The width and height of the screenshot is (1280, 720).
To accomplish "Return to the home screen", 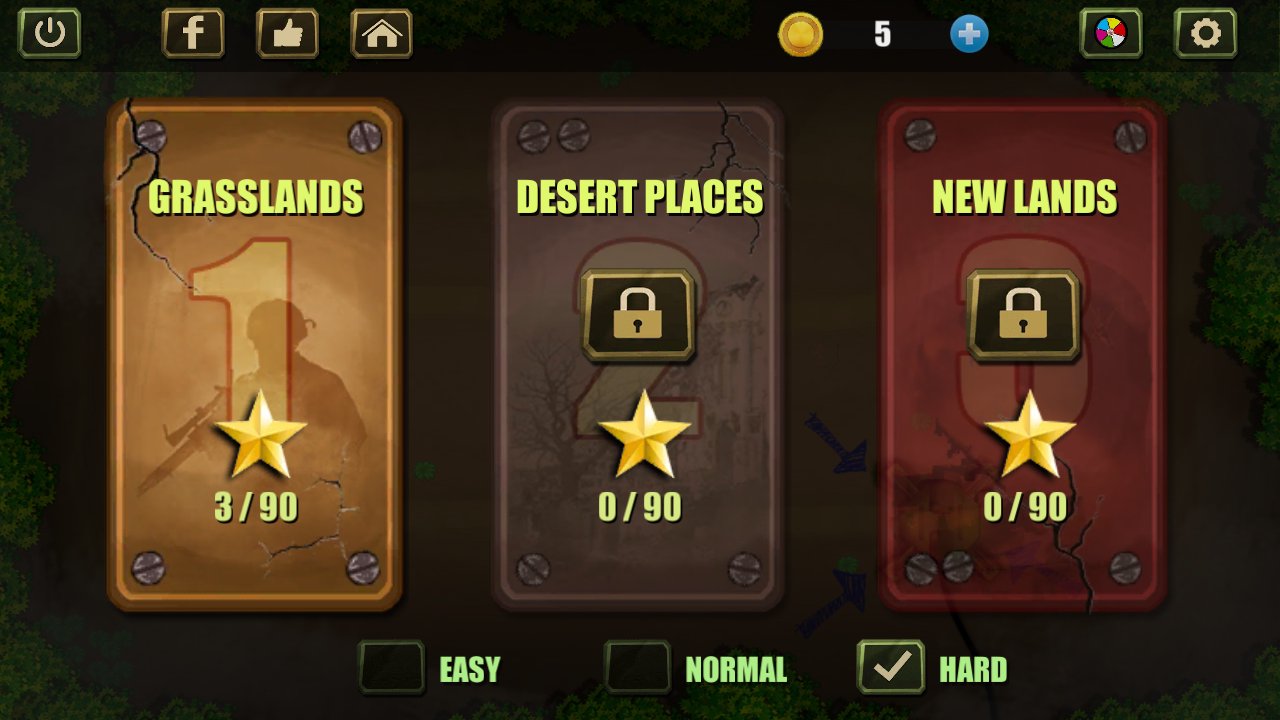I will [x=381, y=33].
